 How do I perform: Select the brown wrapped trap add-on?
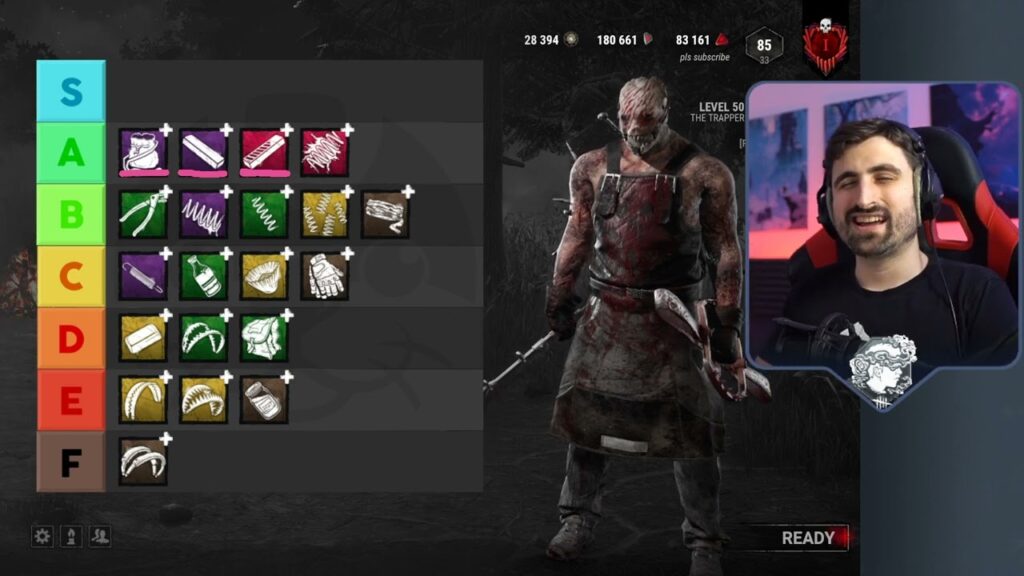[385, 214]
